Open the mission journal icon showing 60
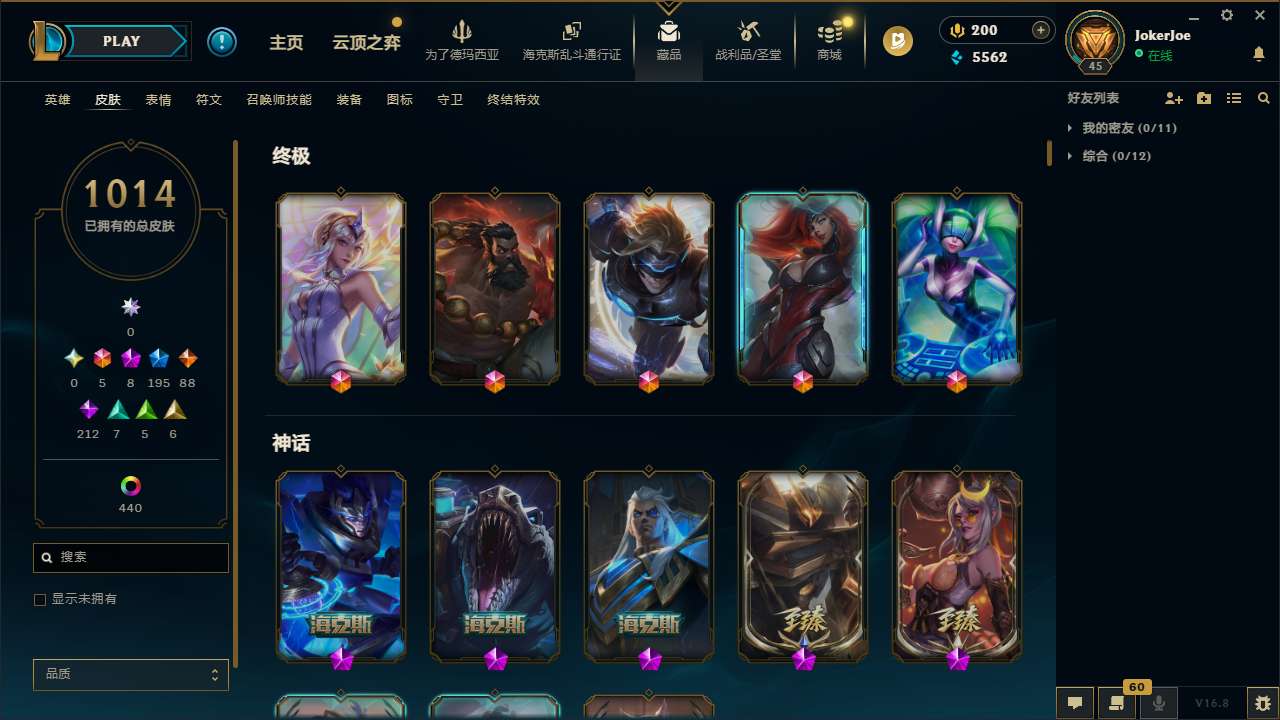Image resolution: width=1280 pixels, height=720 pixels. click(x=1117, y=702)
